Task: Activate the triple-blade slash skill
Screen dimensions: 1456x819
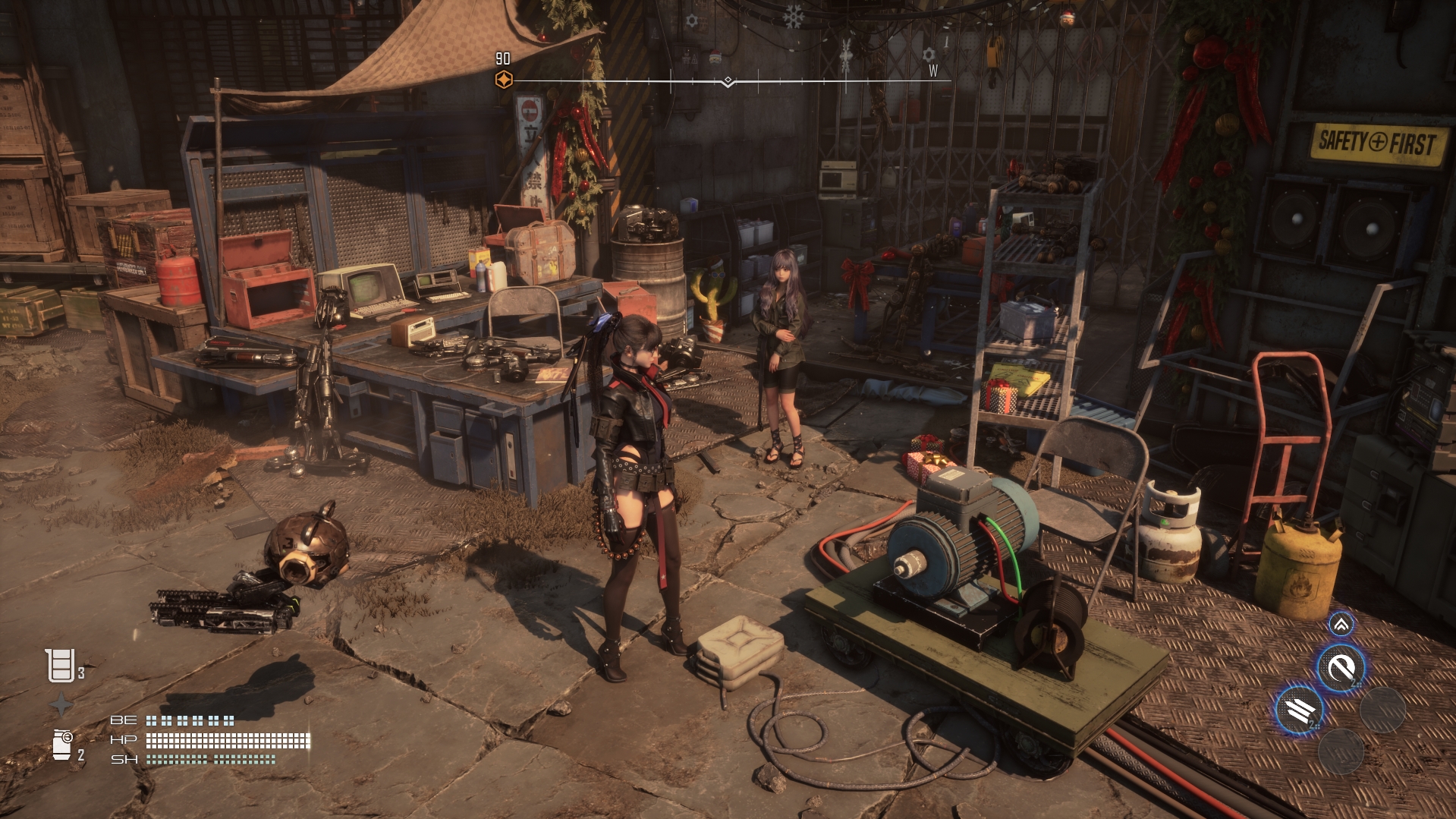Action: (x=1299, y=710)
